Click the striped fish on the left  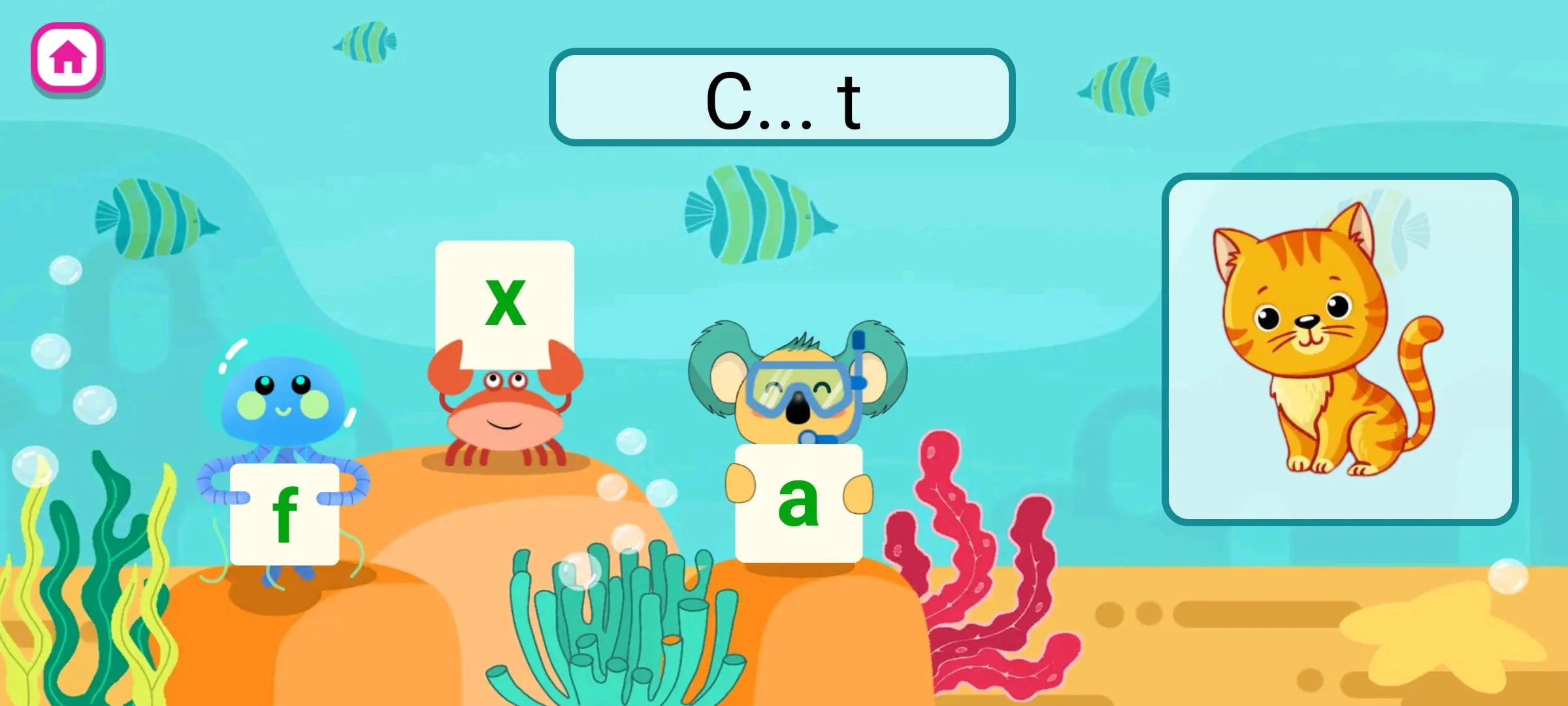157,216
